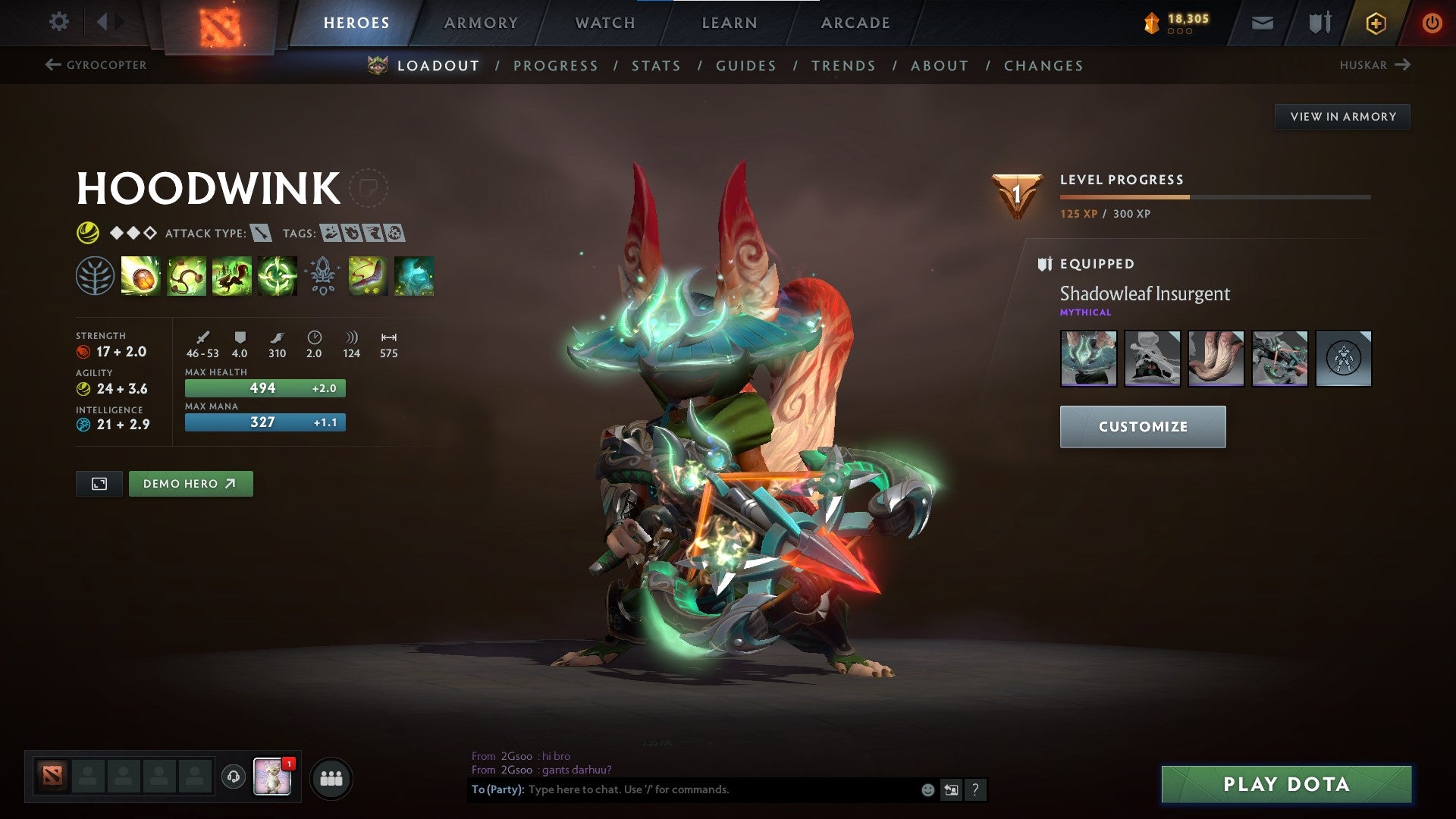Open the TRENDS section for Hoodwink
The width and height of the screenshot is (1456, 819).
coord(843,66)
